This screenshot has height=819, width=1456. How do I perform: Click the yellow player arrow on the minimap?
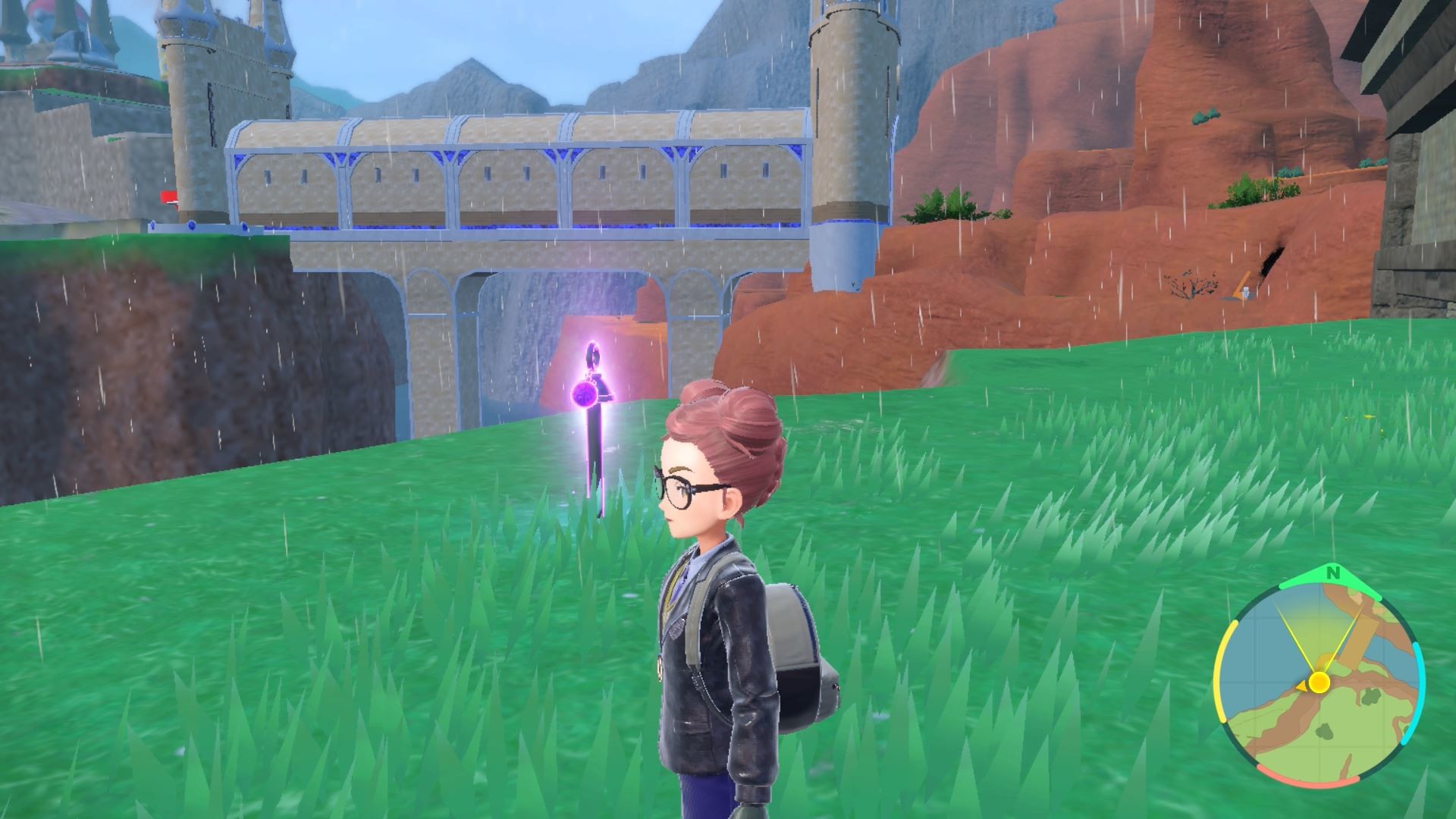1319,682
